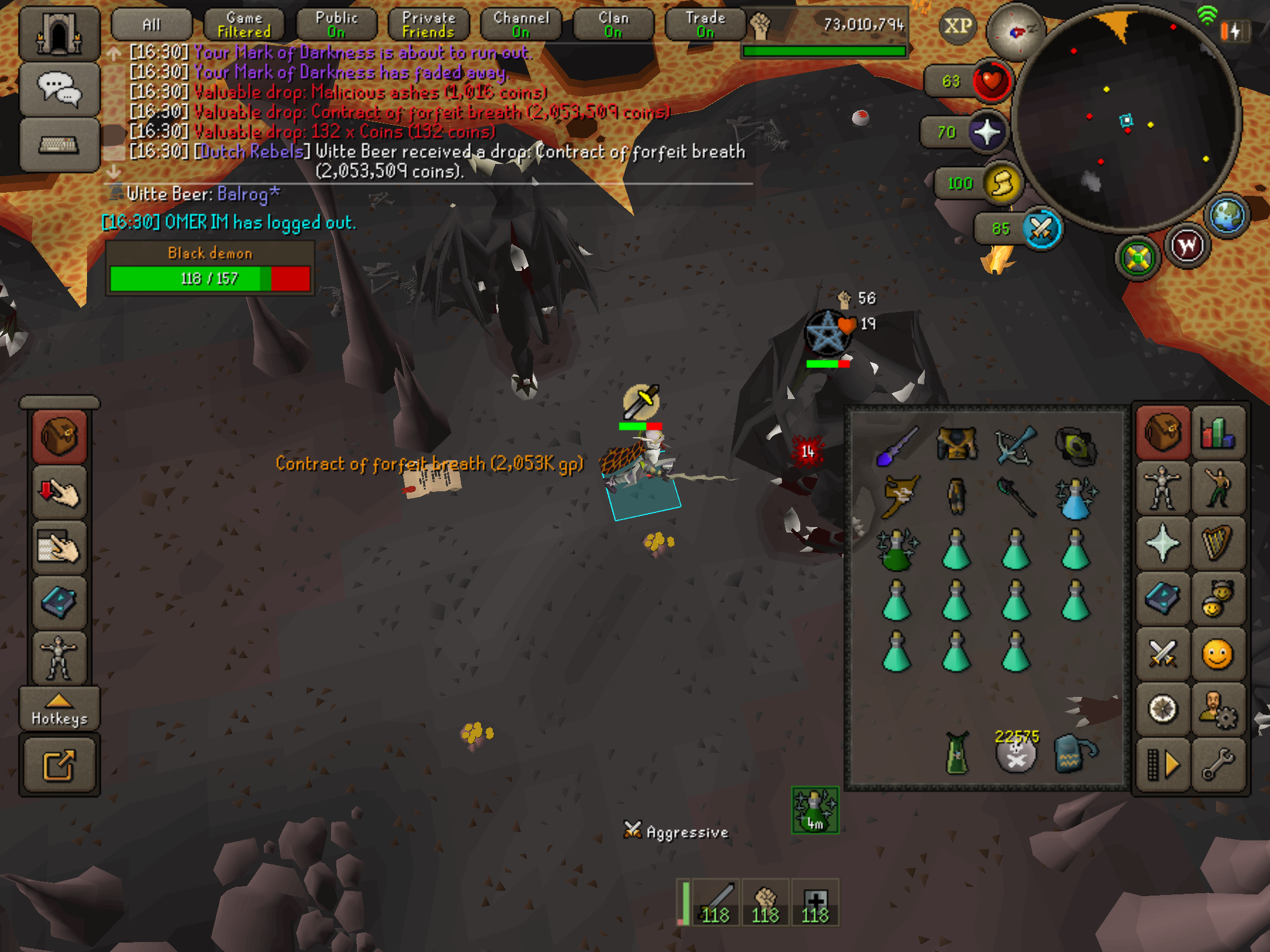Activate the special attack orb
Viewport: 1270px width, 952px height.
tap(1041, 229)
